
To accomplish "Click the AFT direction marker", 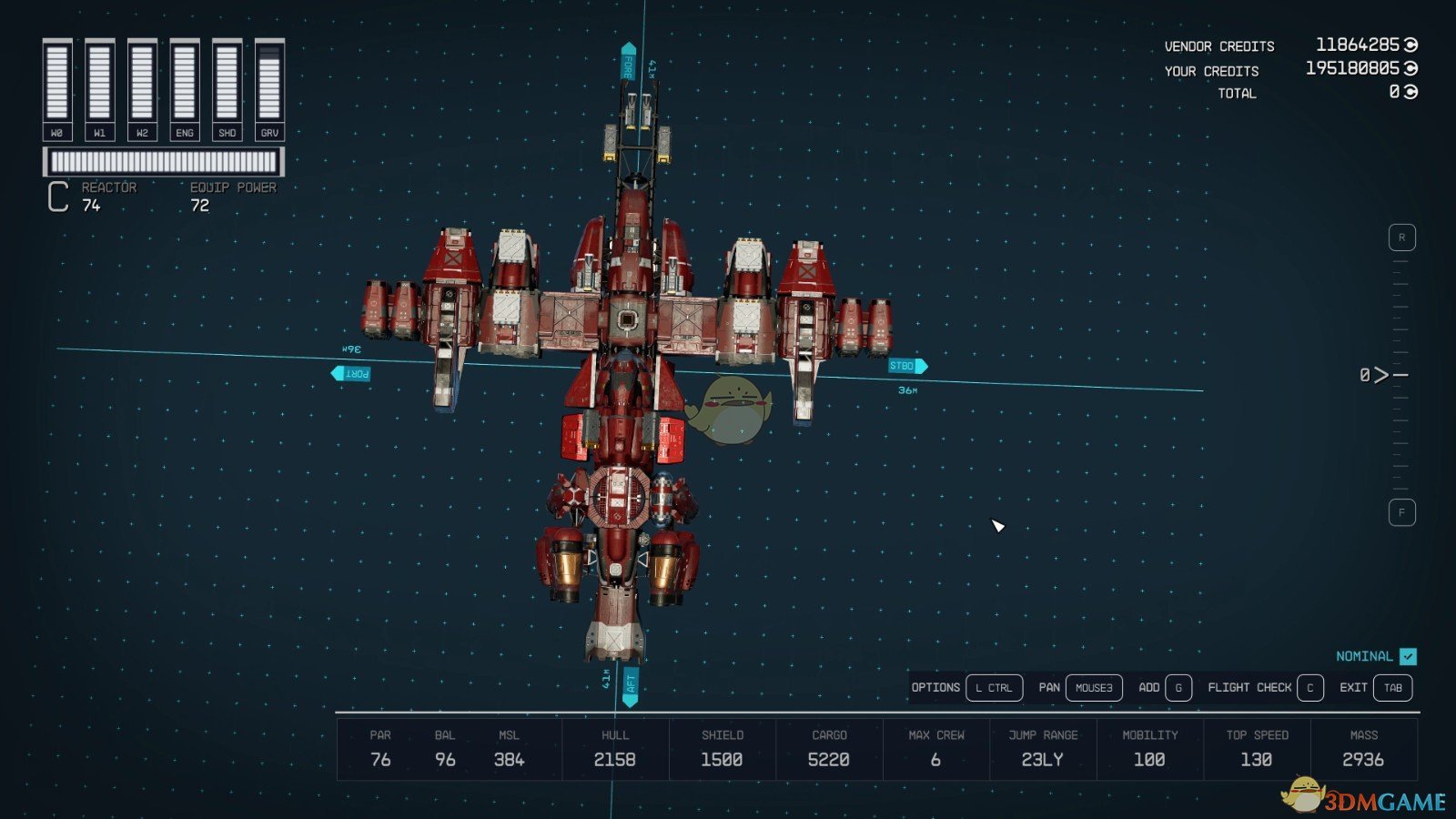I will (632, 684).
